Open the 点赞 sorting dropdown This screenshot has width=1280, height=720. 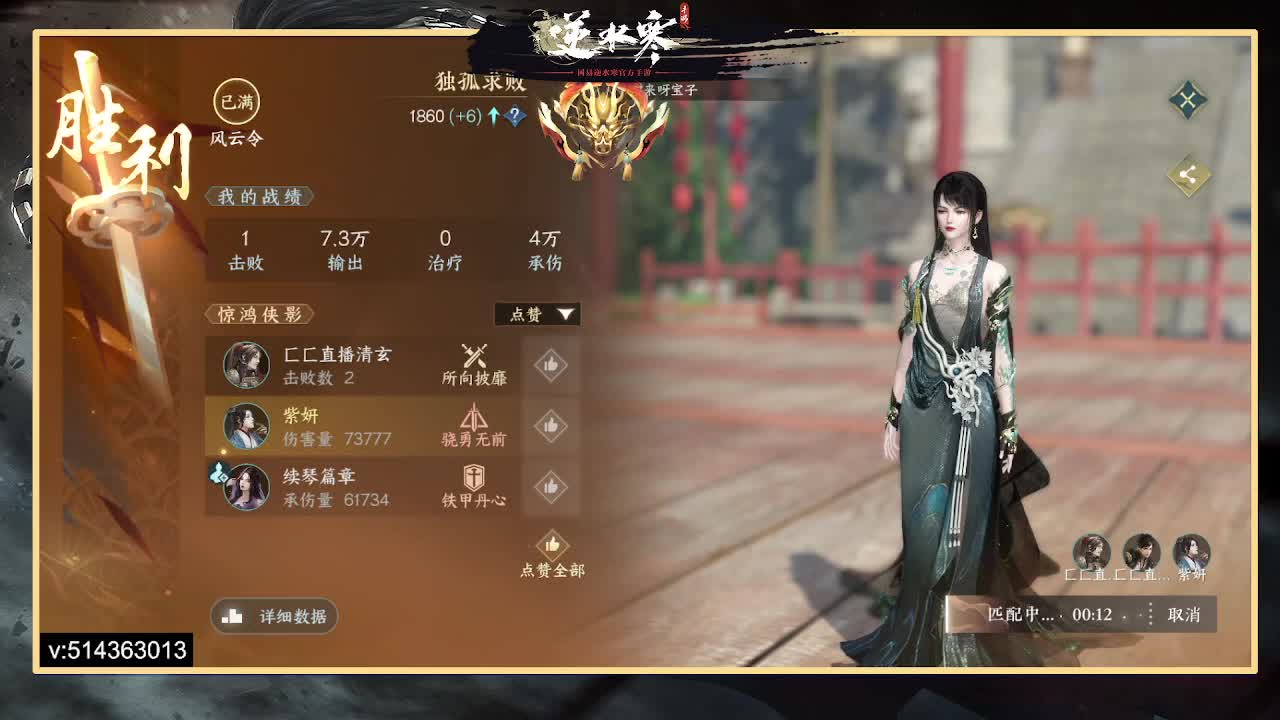coord(538,313)
